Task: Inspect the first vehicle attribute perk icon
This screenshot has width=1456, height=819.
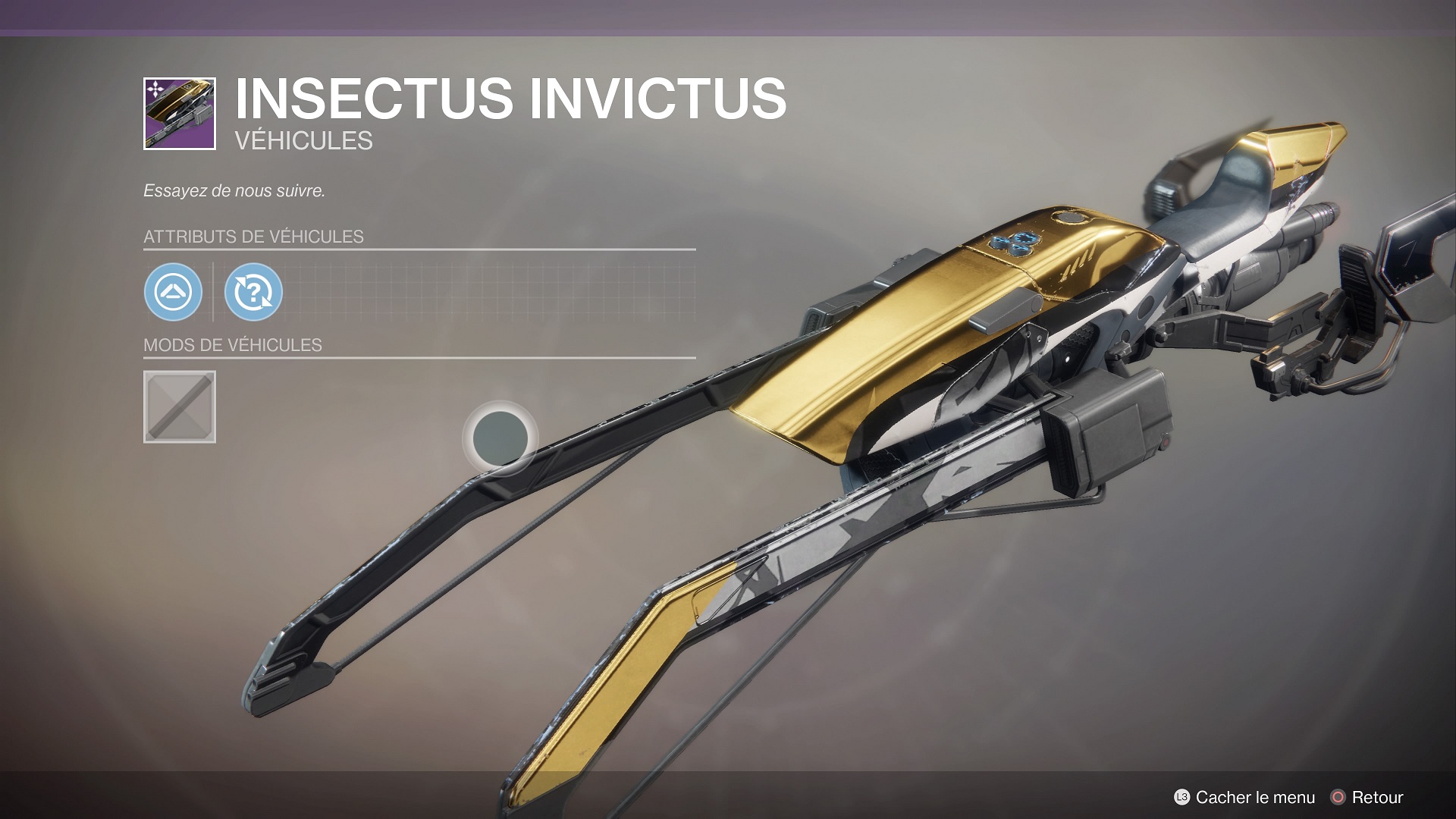Action: [173, 292]
